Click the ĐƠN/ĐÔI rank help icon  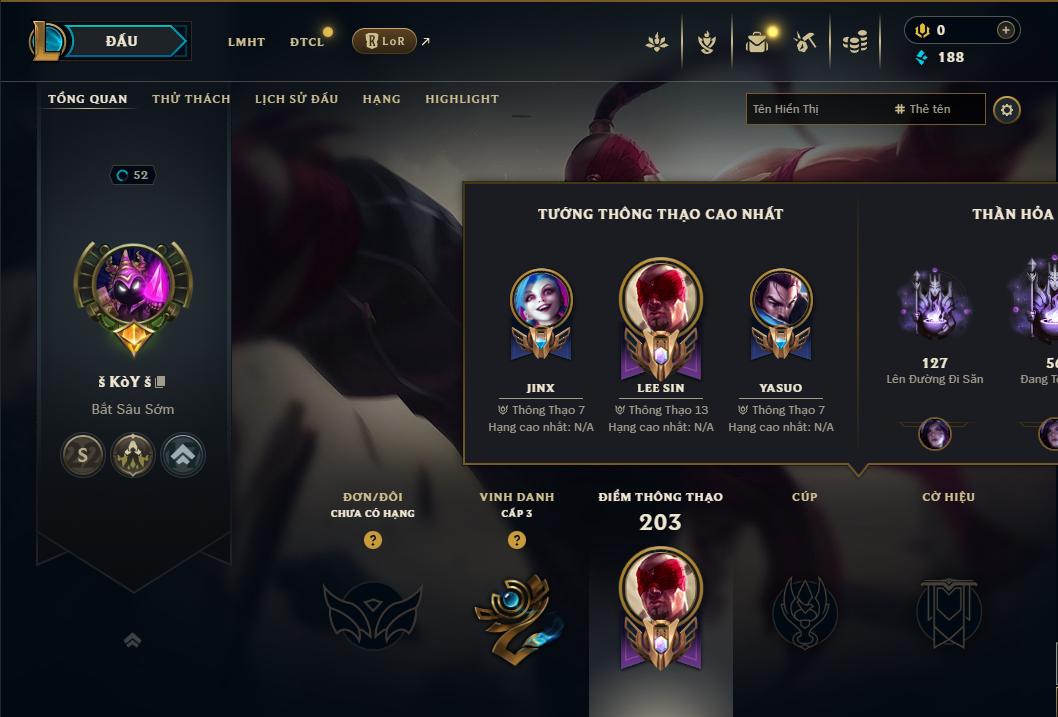[373, 540]
